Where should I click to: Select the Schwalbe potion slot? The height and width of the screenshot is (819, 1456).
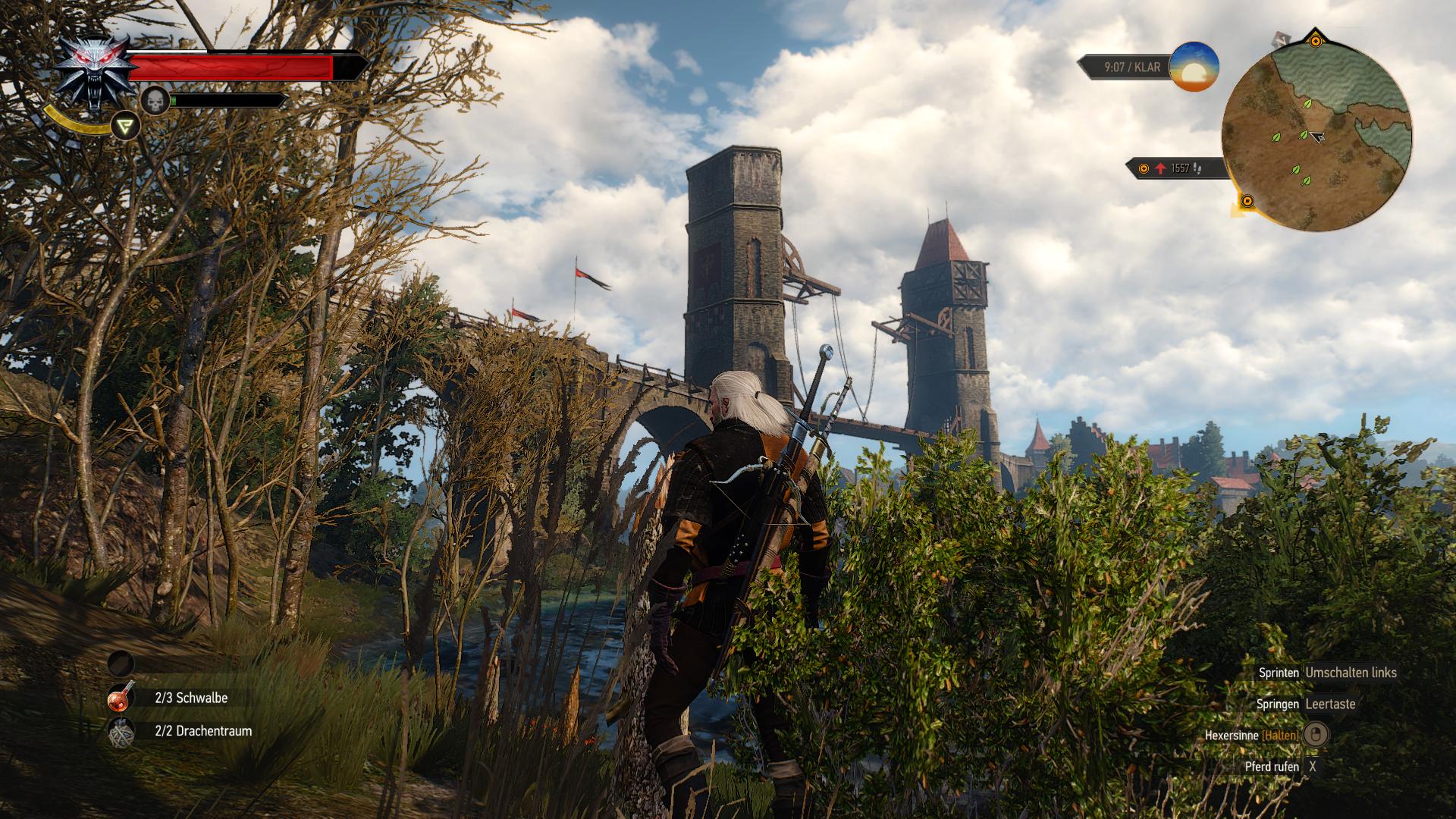(x=121, y=698)
